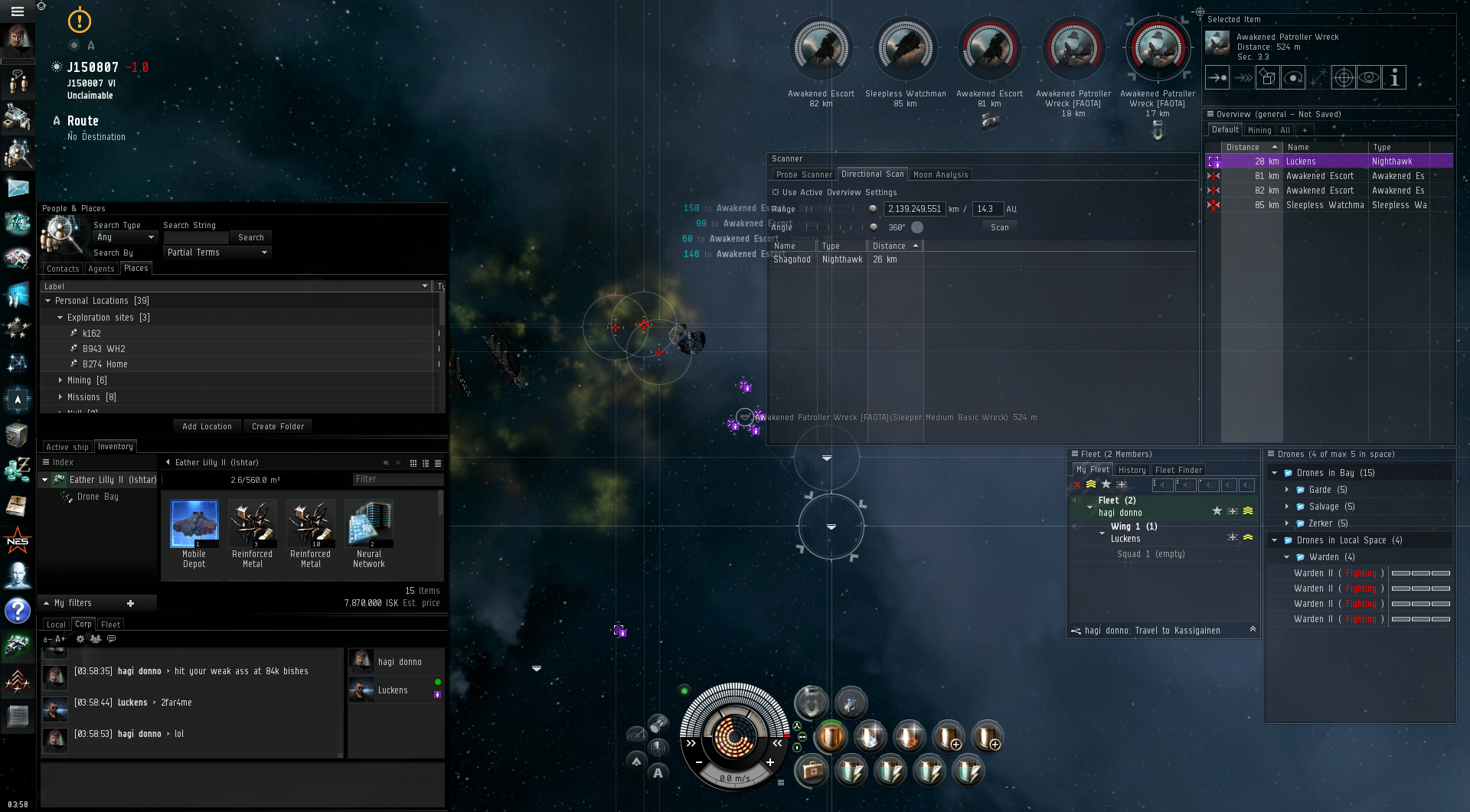Open the Contacts tab in People & Places

[x=63, y=269]
